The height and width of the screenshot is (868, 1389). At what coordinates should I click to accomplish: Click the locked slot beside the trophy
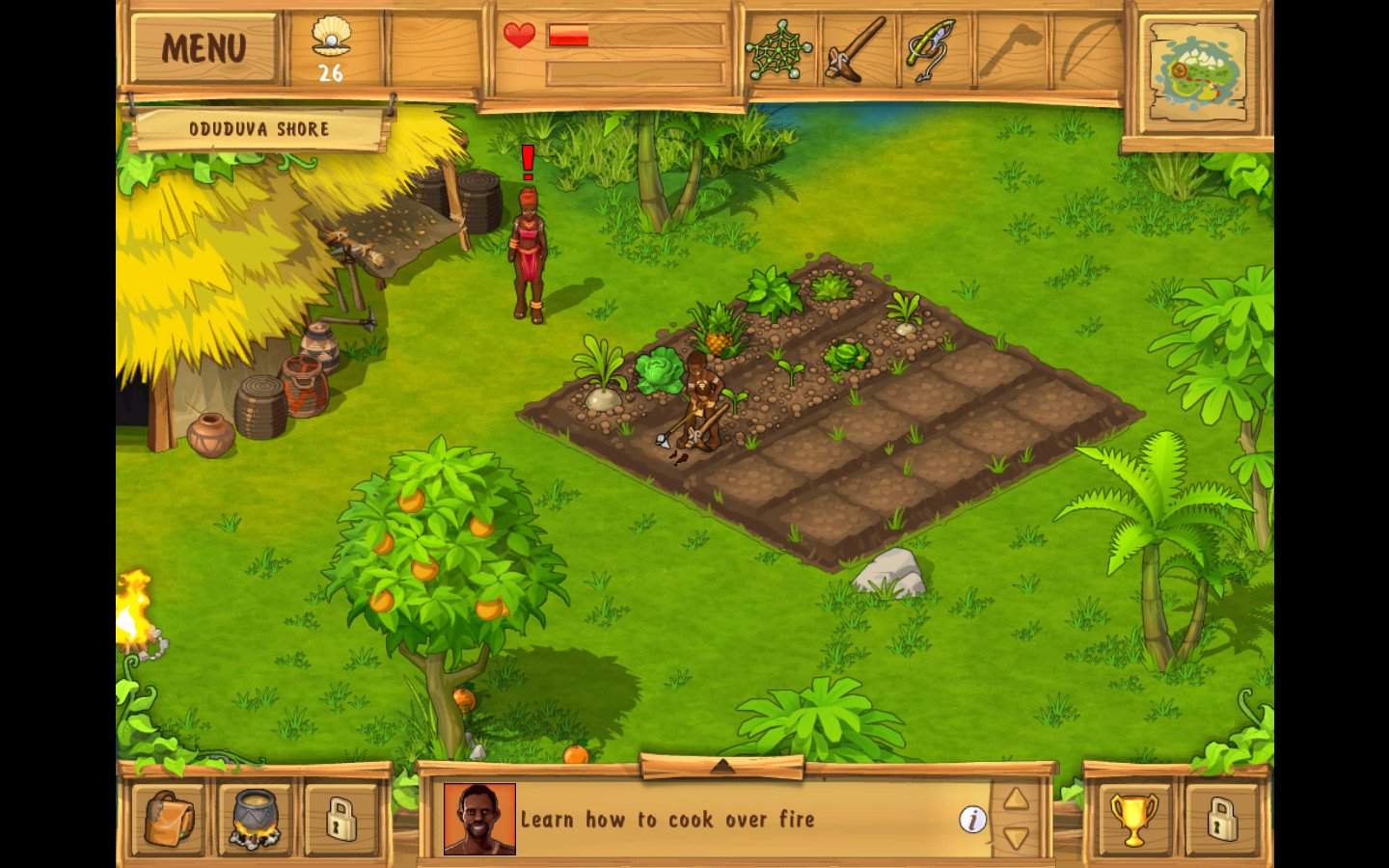coord(1220,819)
